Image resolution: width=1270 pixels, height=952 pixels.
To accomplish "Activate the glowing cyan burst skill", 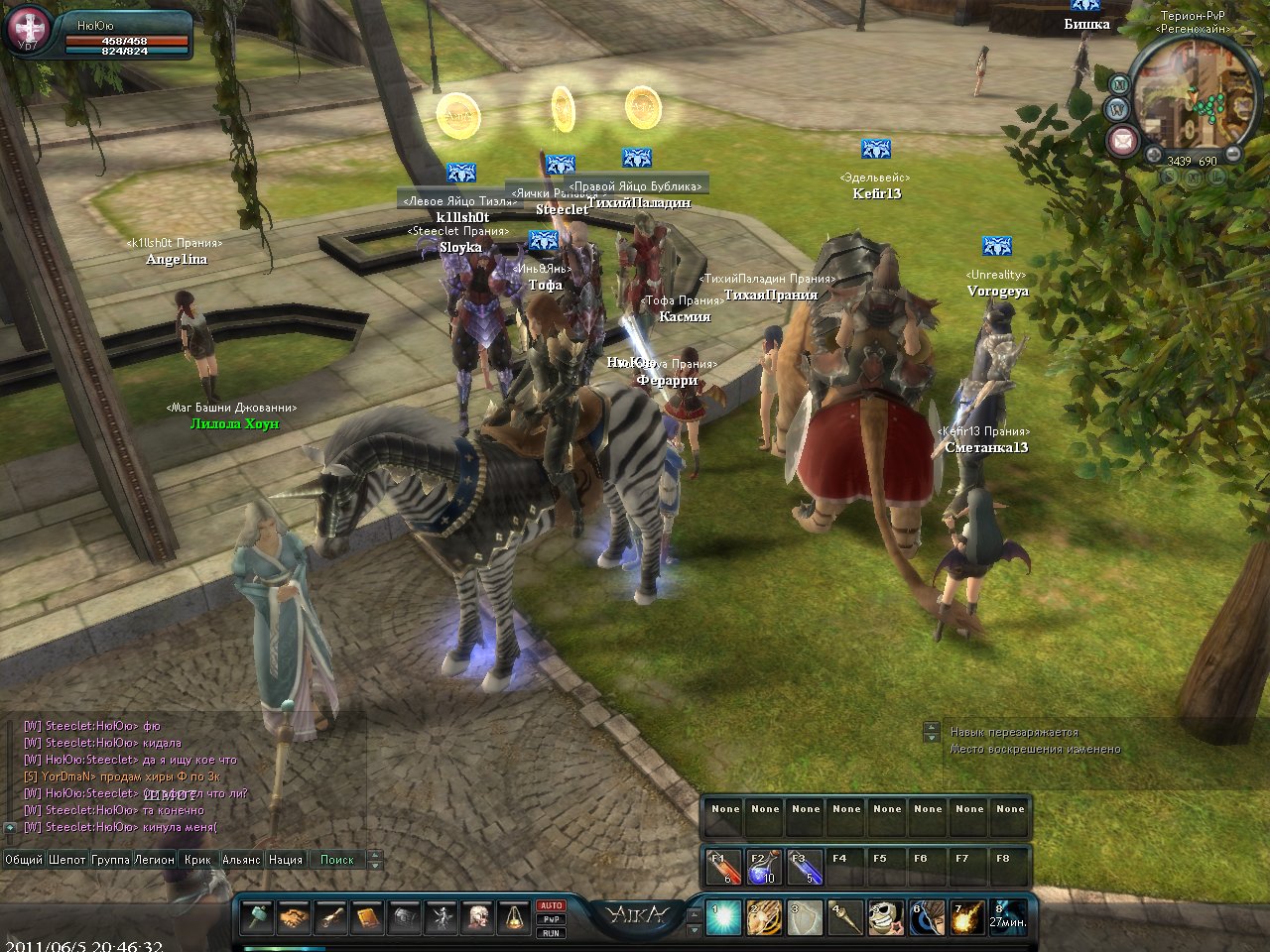I will pos(723,918).
